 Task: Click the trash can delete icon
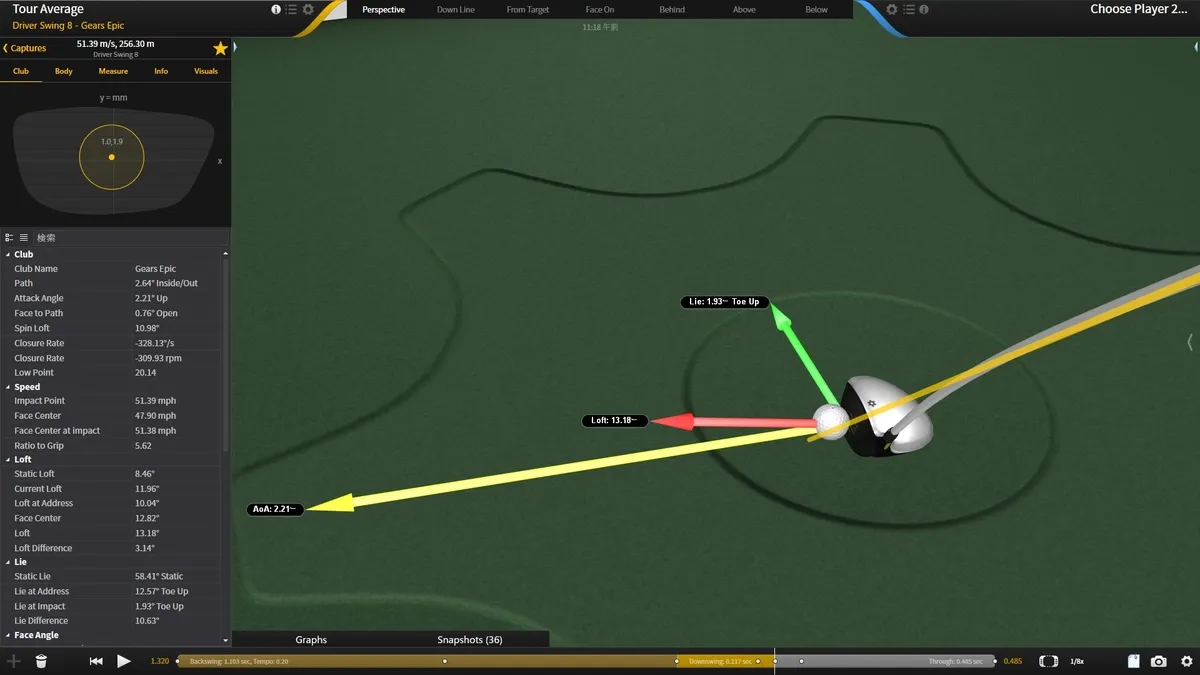point(41,661)
